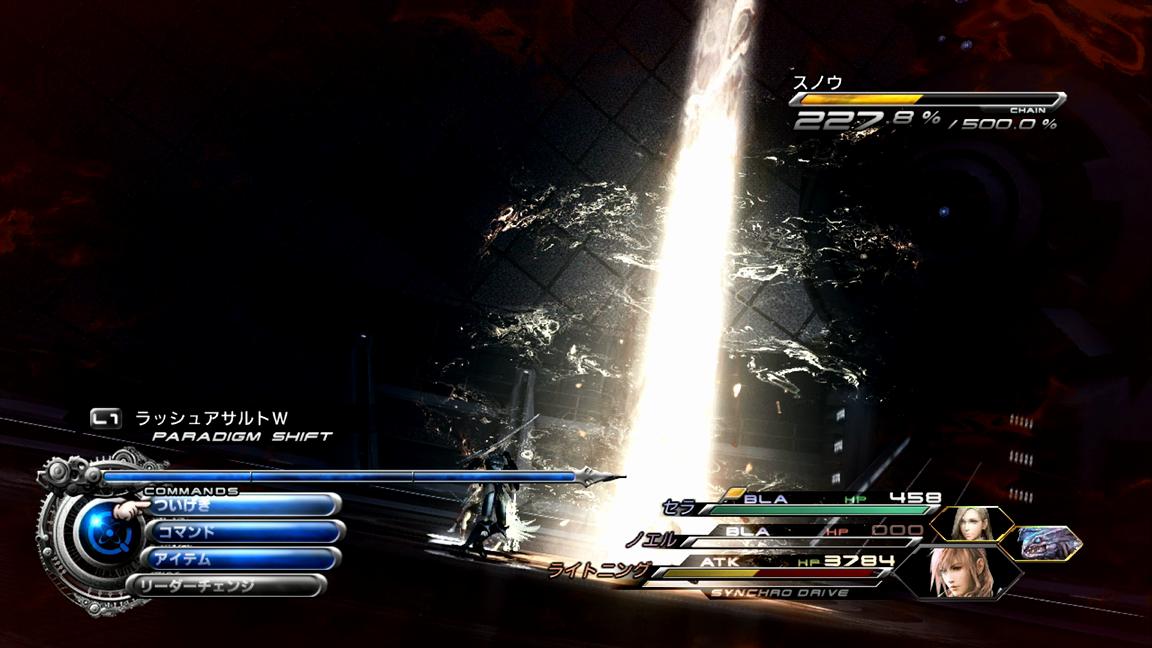Select the ついげき command
This screenshot has height=648, width=1152.
240,506
